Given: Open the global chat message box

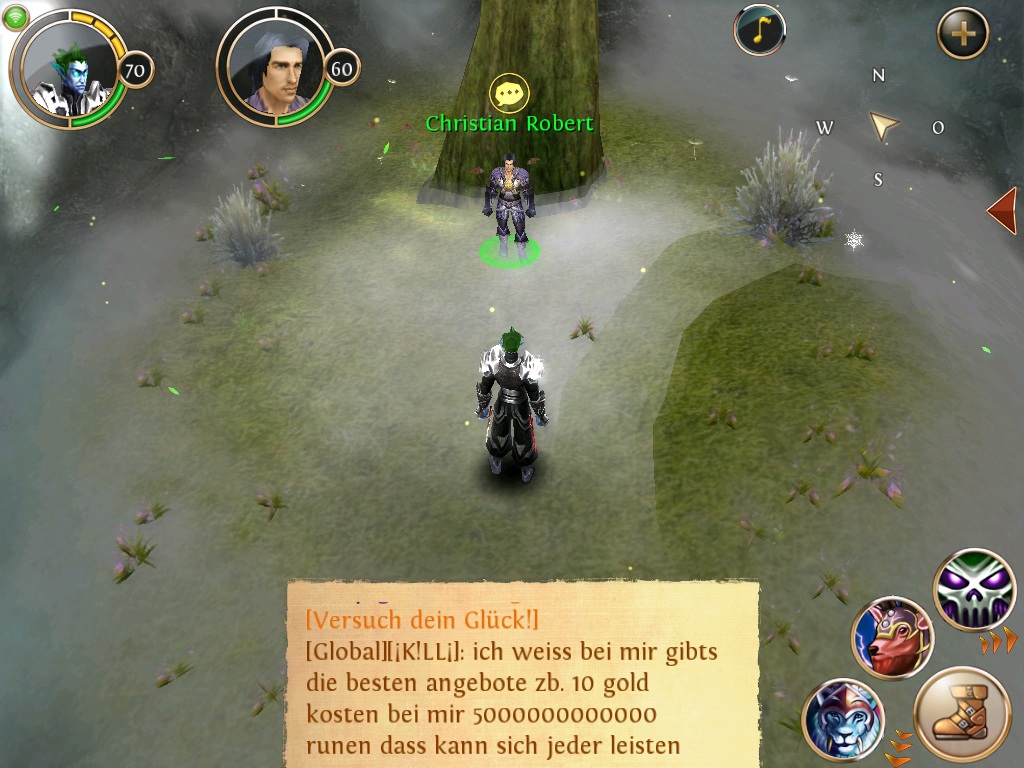Looking at the screenshot, I should (522, 673).
